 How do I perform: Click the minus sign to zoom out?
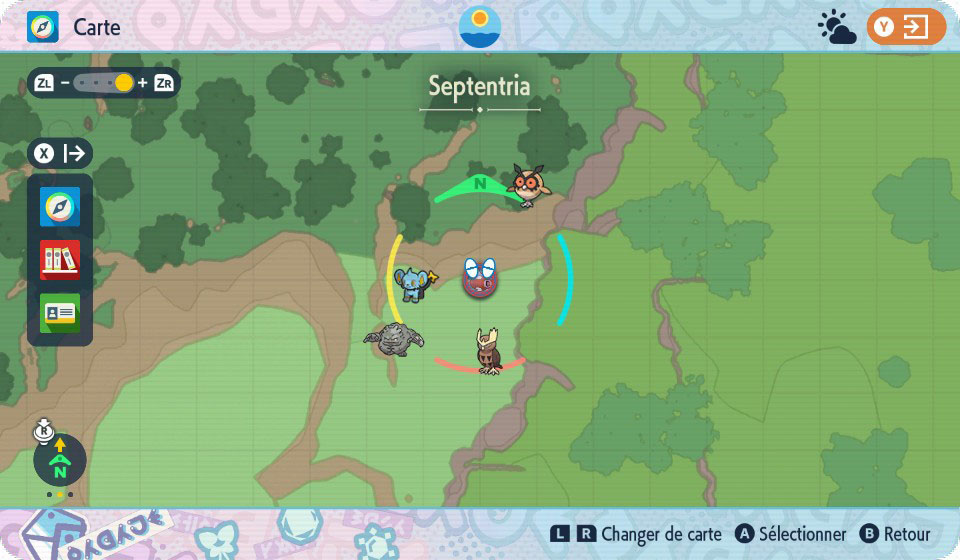tap(65, 83)
